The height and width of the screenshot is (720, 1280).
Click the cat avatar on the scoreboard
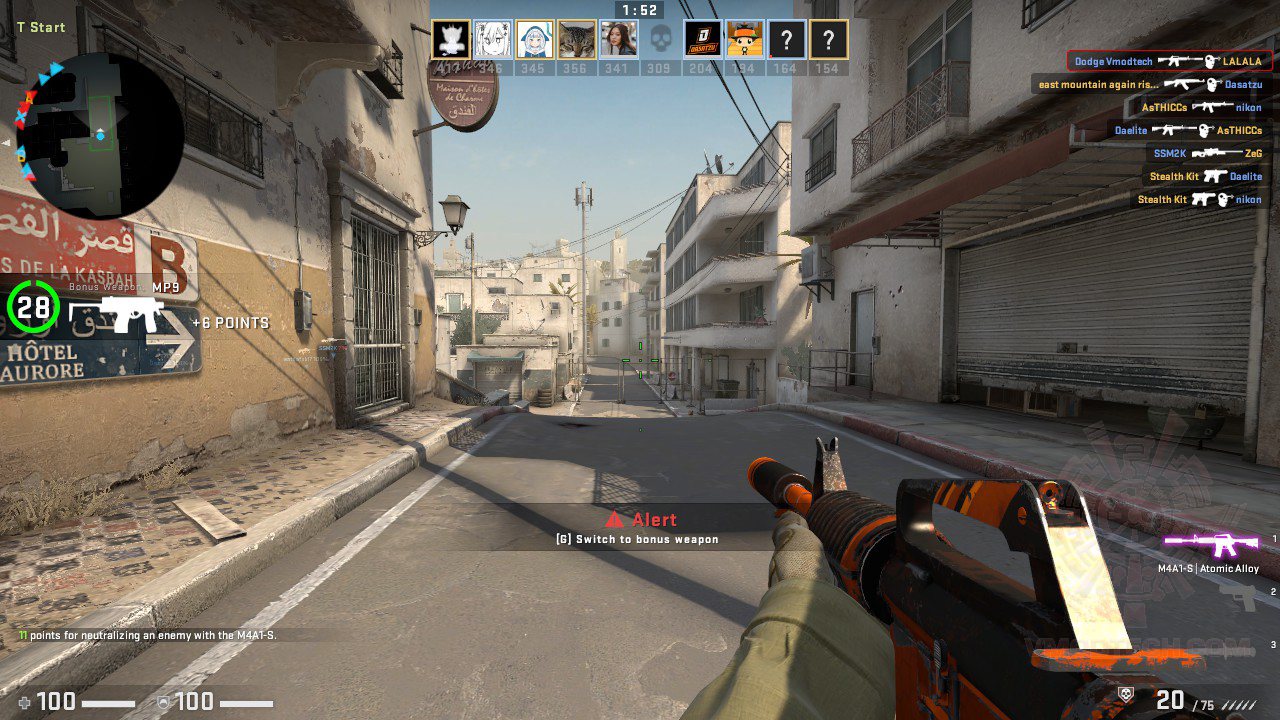pos(577,40)
